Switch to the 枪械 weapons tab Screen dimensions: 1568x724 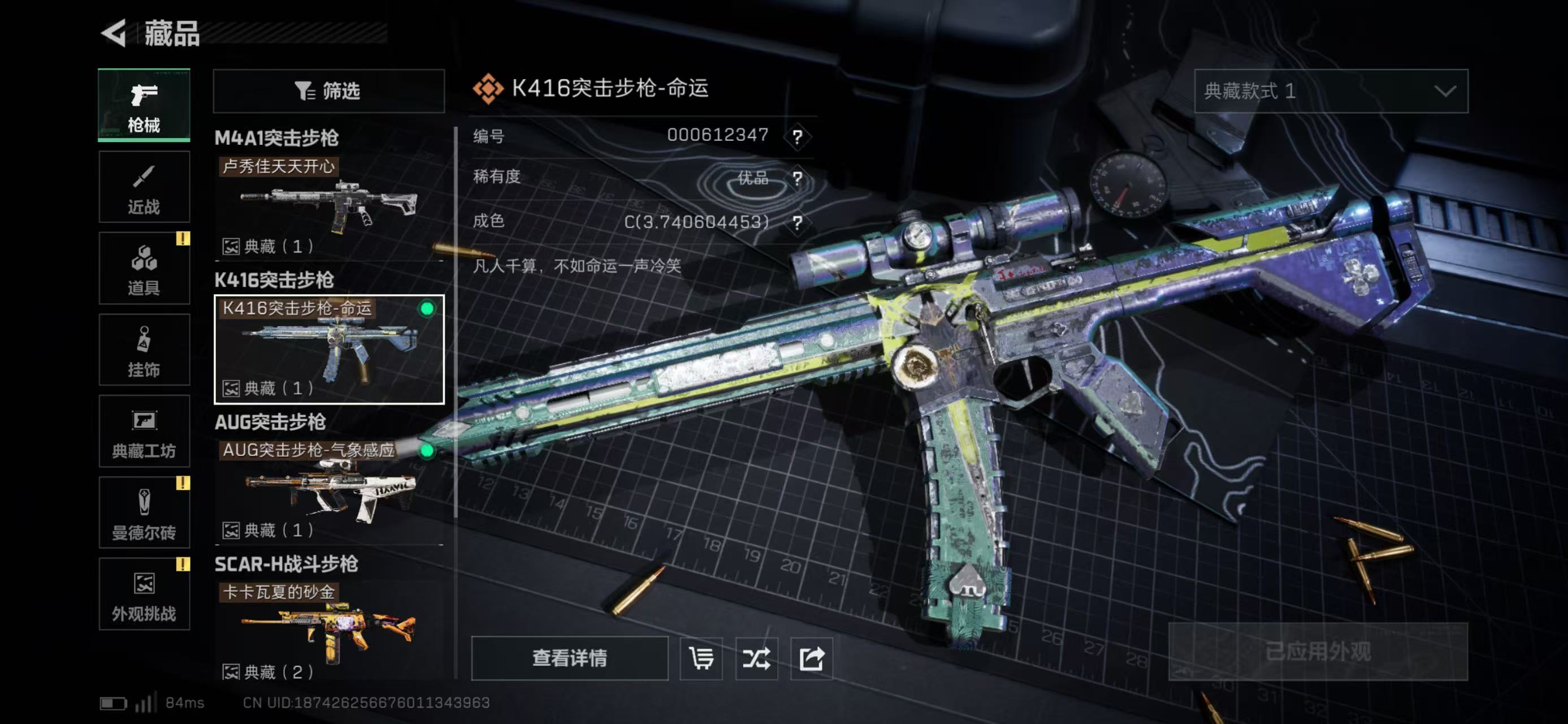(x=144, y=105)
